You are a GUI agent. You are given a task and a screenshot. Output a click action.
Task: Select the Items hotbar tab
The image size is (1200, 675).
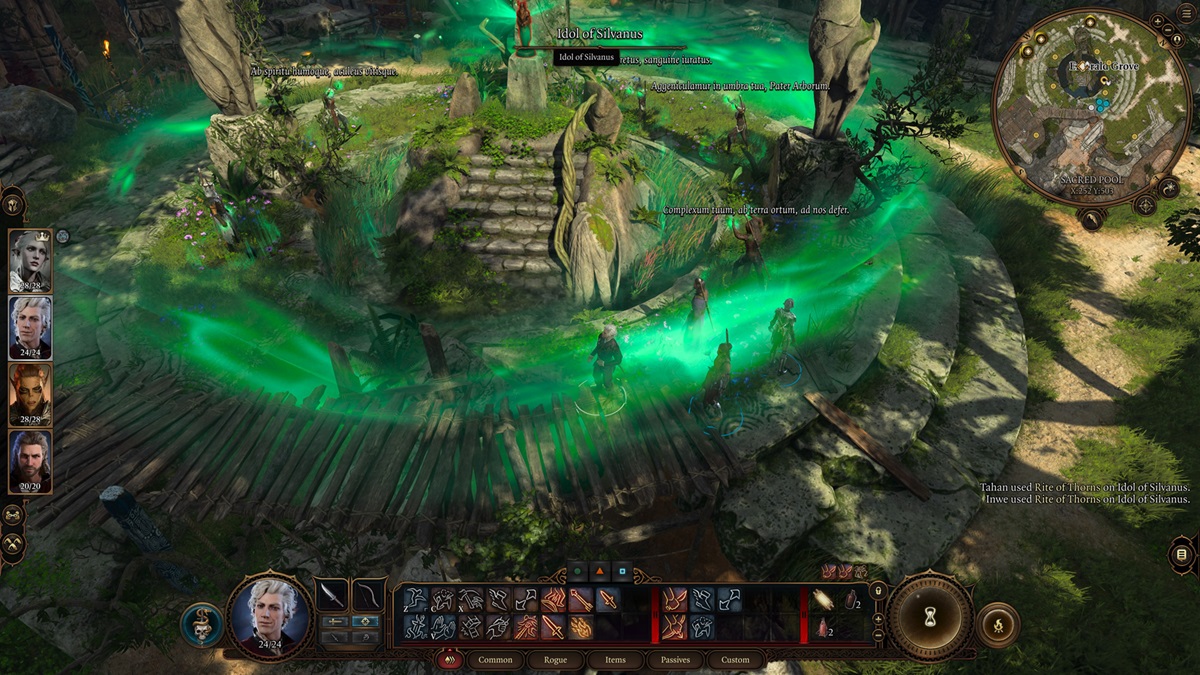pyautogui.click(x=616, y=660)
